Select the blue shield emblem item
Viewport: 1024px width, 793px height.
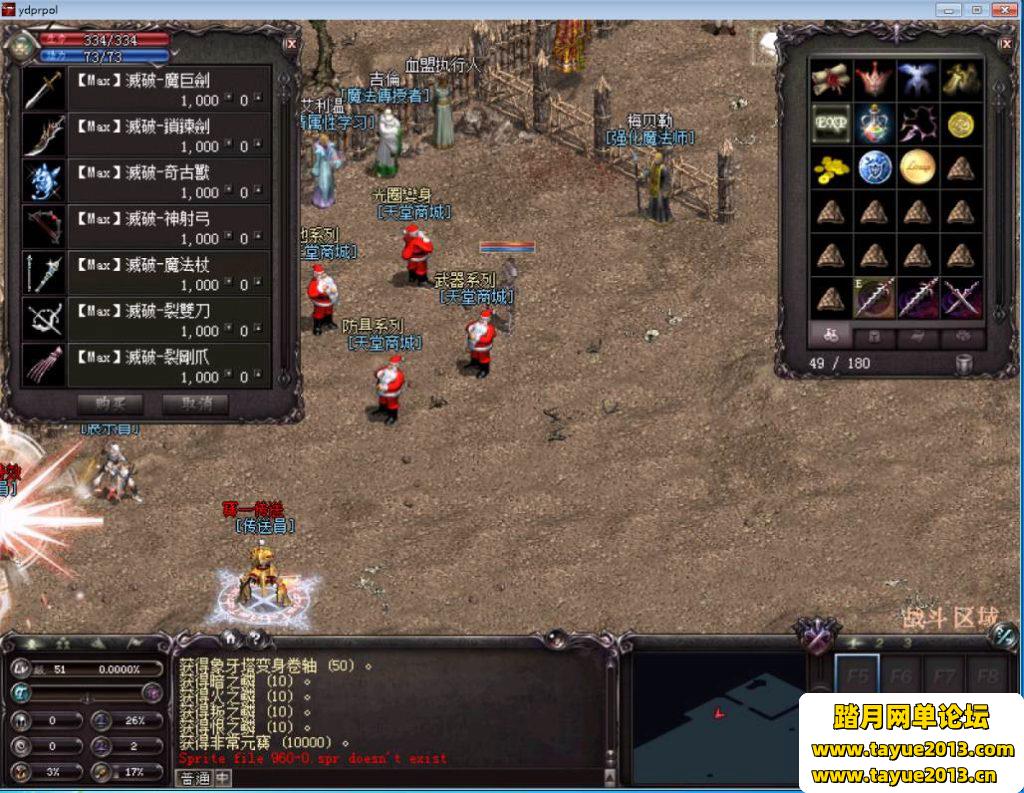(x=874, y=167)
